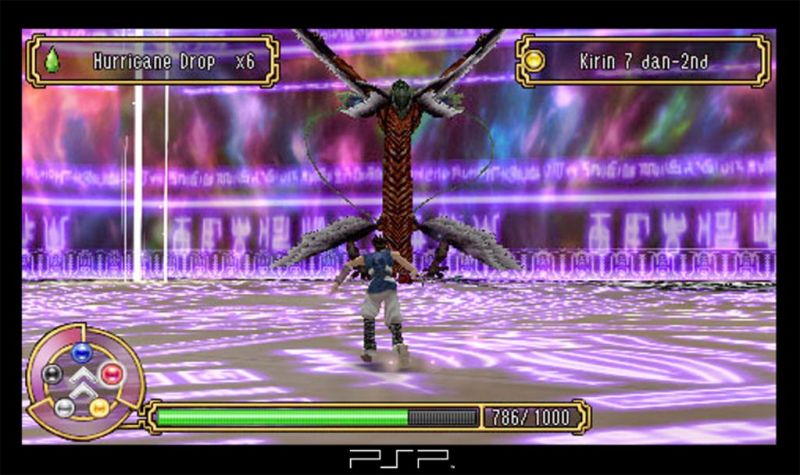Pick the black orb in the wheel
This screenshot has height=475, width=800.
click(53, 374)
